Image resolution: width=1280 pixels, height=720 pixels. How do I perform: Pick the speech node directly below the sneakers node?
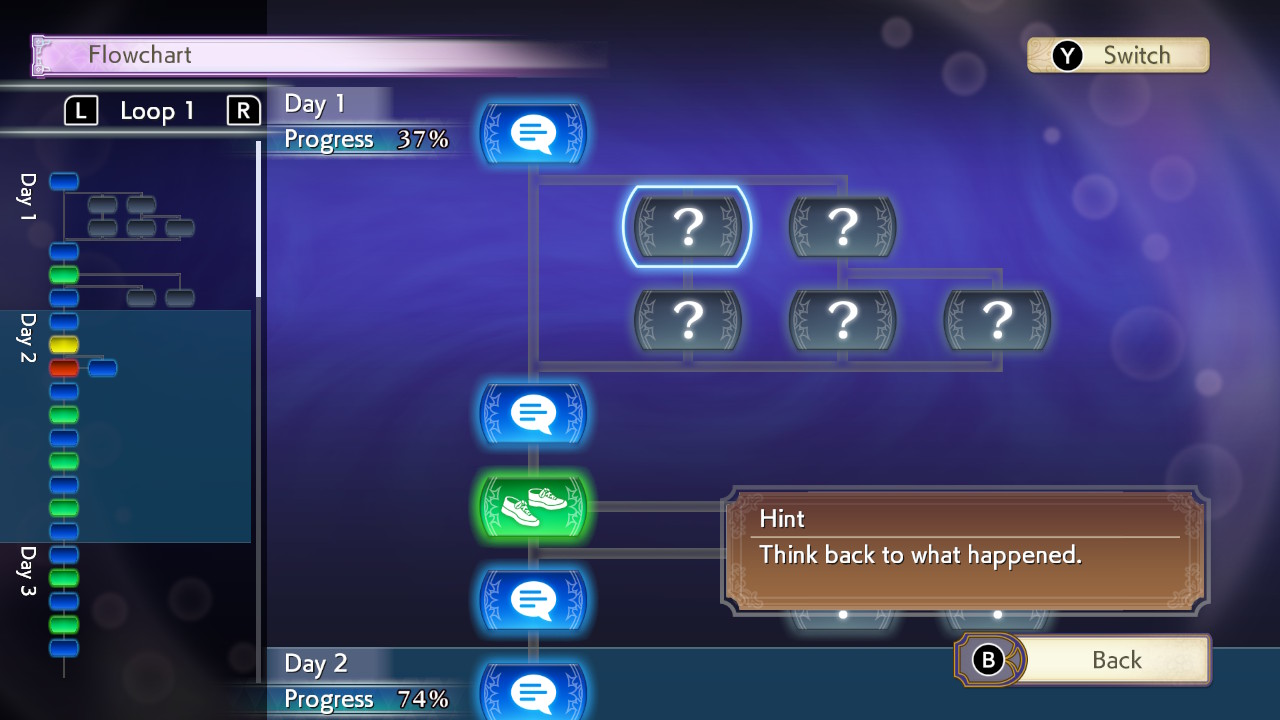[533, 600]
